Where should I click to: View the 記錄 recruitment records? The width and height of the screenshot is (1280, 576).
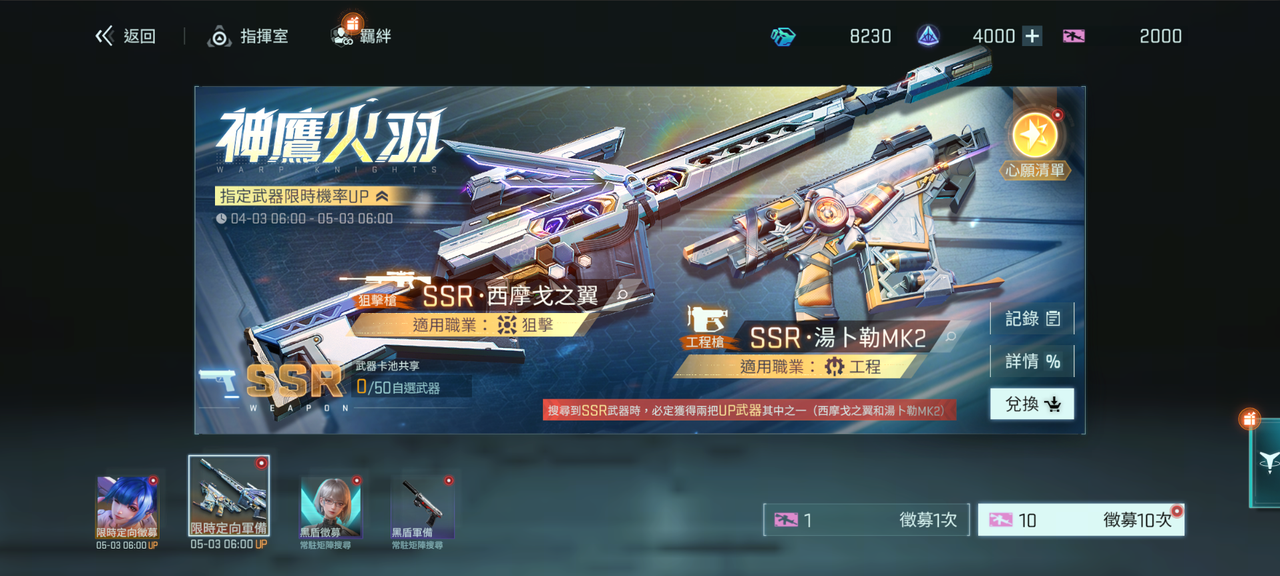[1032, 319]
